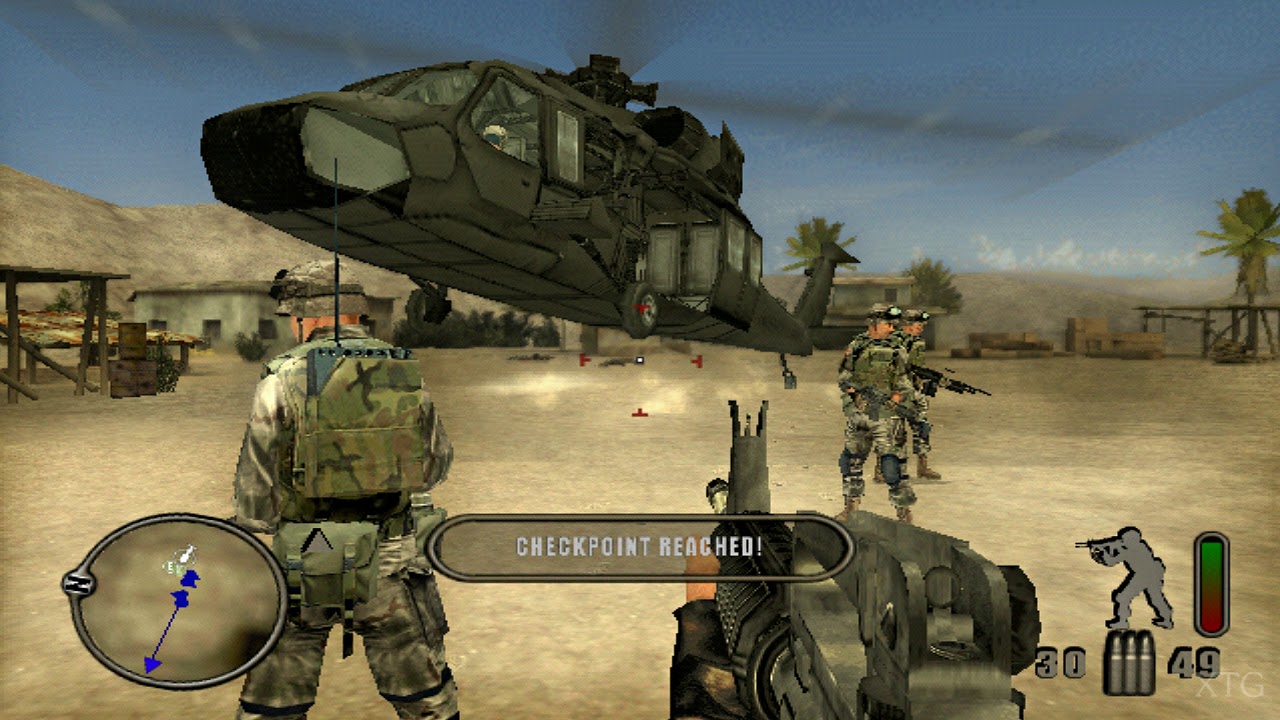Click the ammo magazine bullets icon

(1129, 664)
